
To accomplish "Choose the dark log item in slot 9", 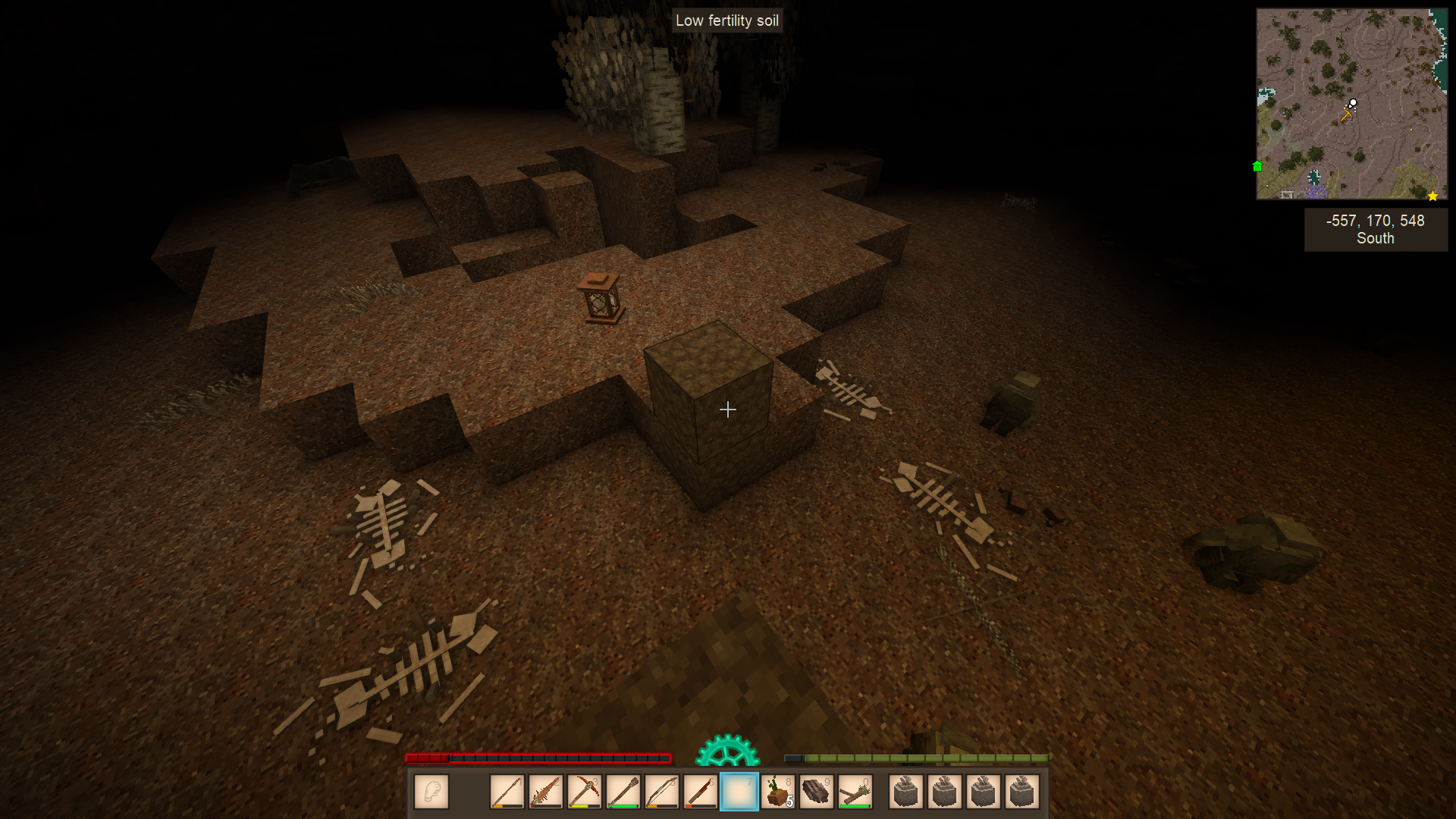I will 816,792.
